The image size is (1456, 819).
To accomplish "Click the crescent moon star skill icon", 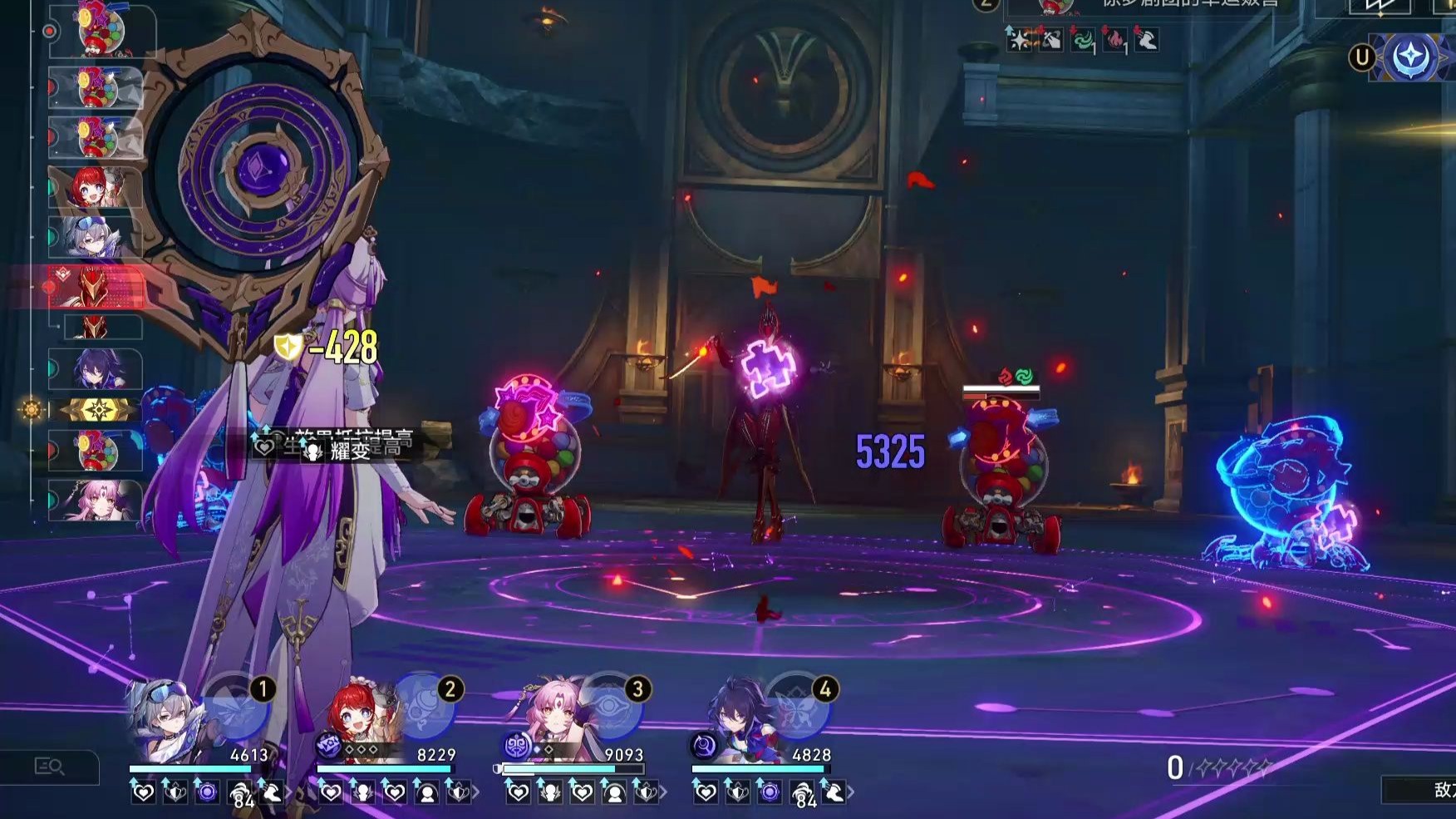I will click(x=1410, y=57).
